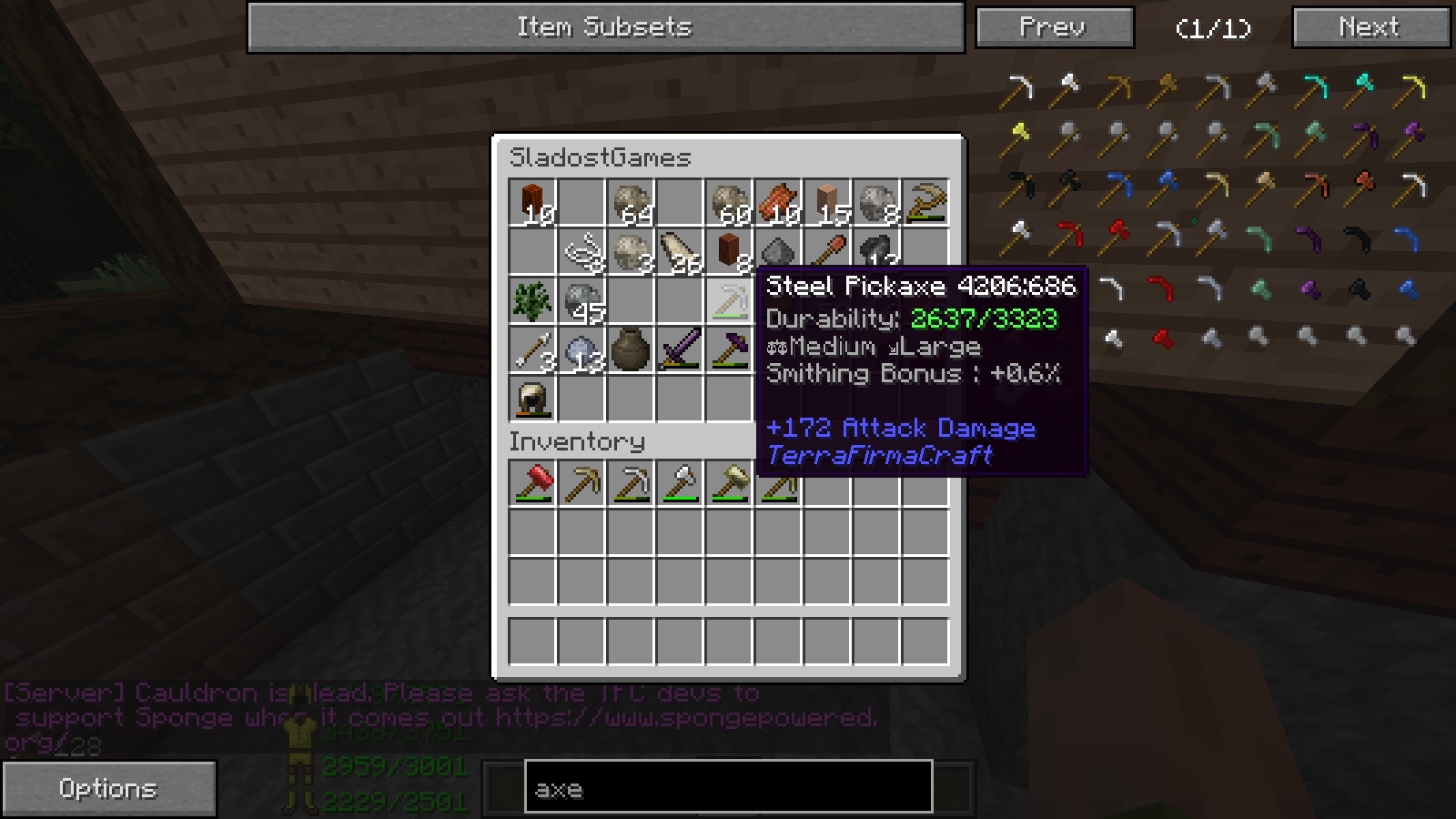Pick up the red hammer in the inventory

click(x=532, y=483)
